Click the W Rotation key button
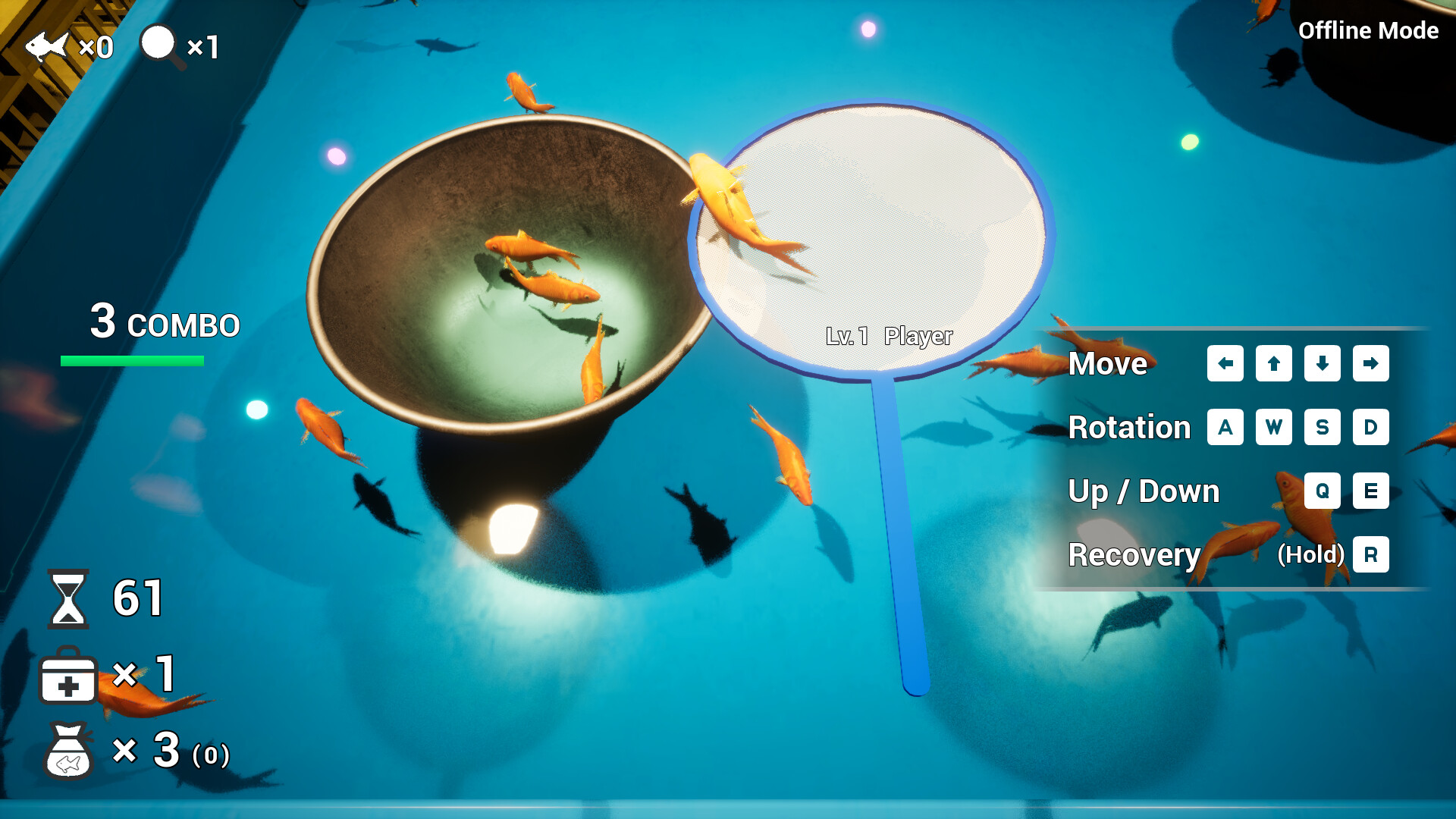 pyautogui.click(x=1274, y=428)
